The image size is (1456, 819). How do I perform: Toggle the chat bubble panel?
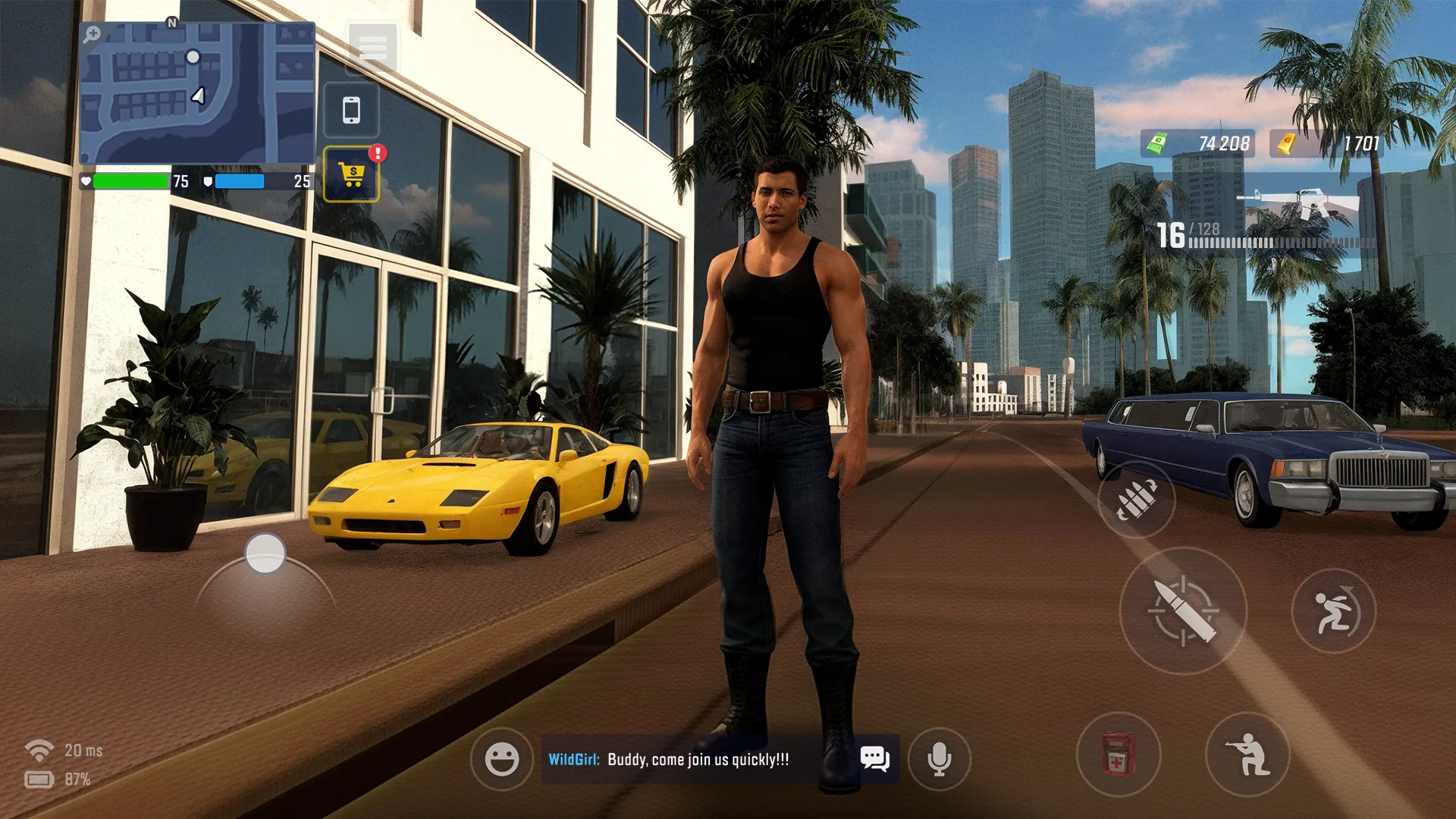pyautogui.click(x=875, y=757)
